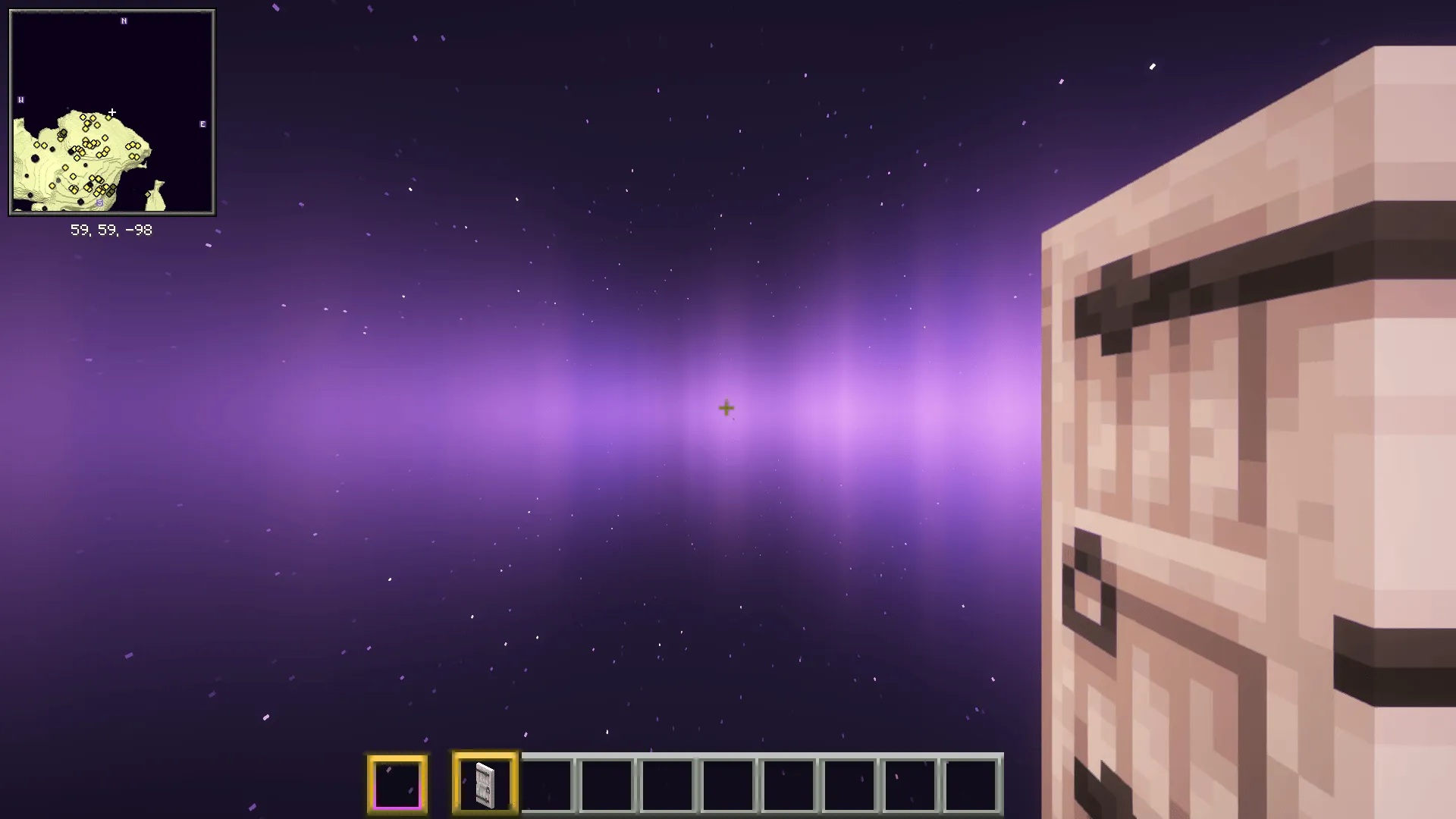
Task: Click the minimap border frame
Action: (111, 11)
